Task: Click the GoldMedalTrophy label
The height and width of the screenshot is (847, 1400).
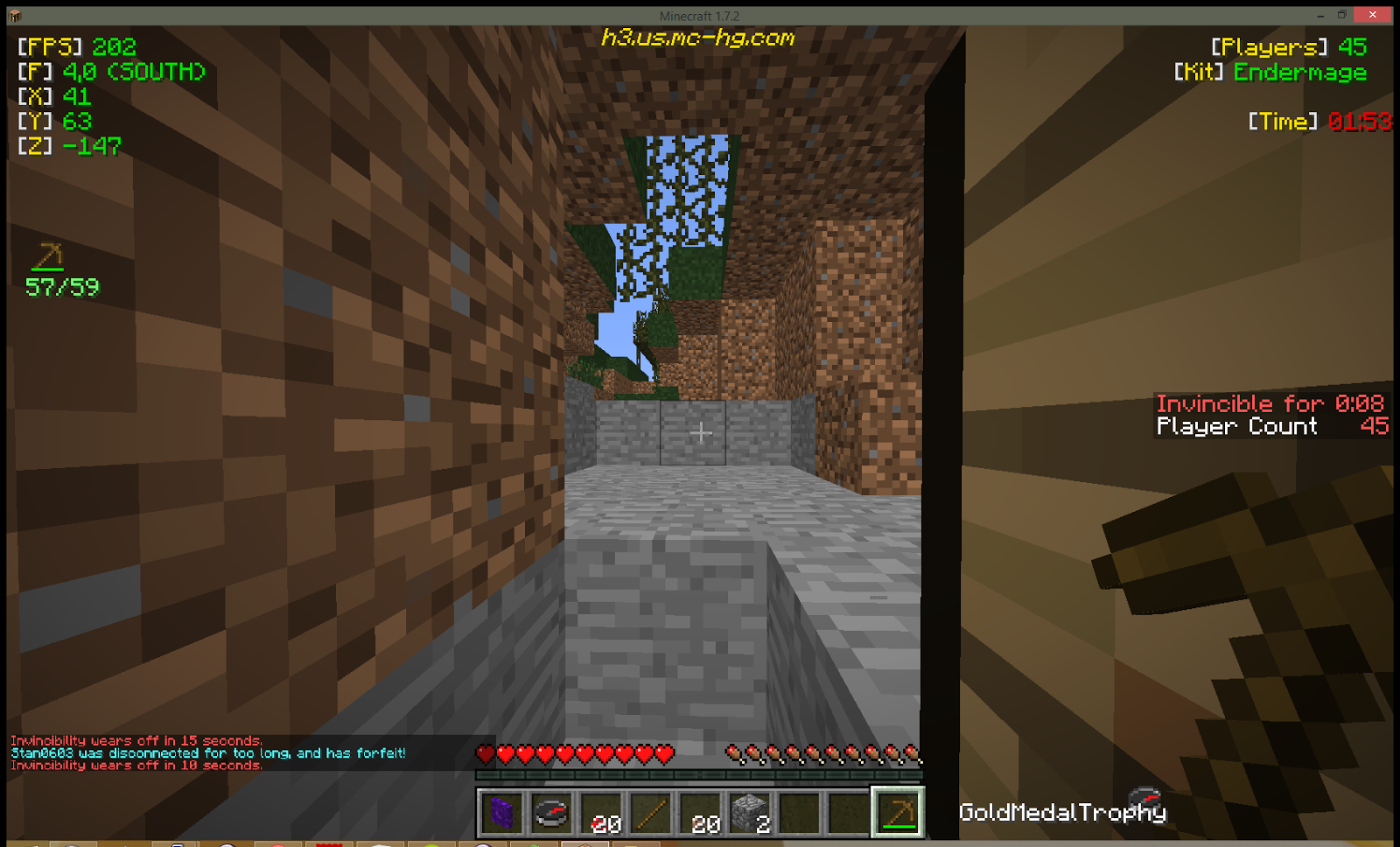Action: [1061, 813]
